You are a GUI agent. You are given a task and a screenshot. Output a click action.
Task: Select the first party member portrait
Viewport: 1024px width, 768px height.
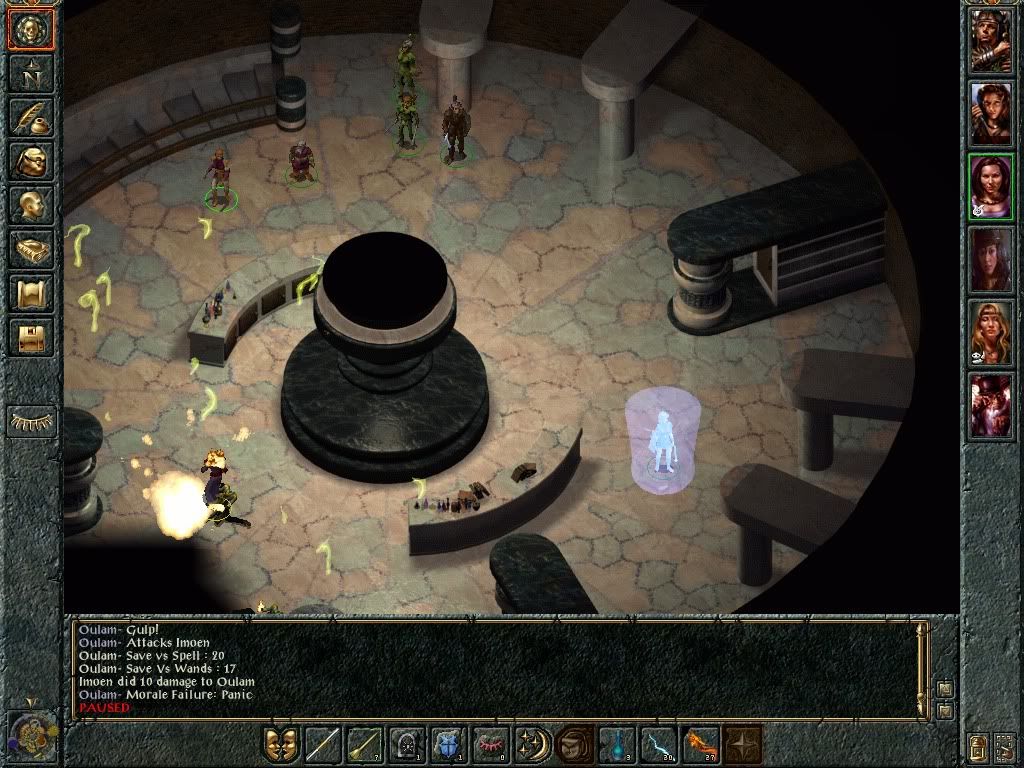(991, 41)
